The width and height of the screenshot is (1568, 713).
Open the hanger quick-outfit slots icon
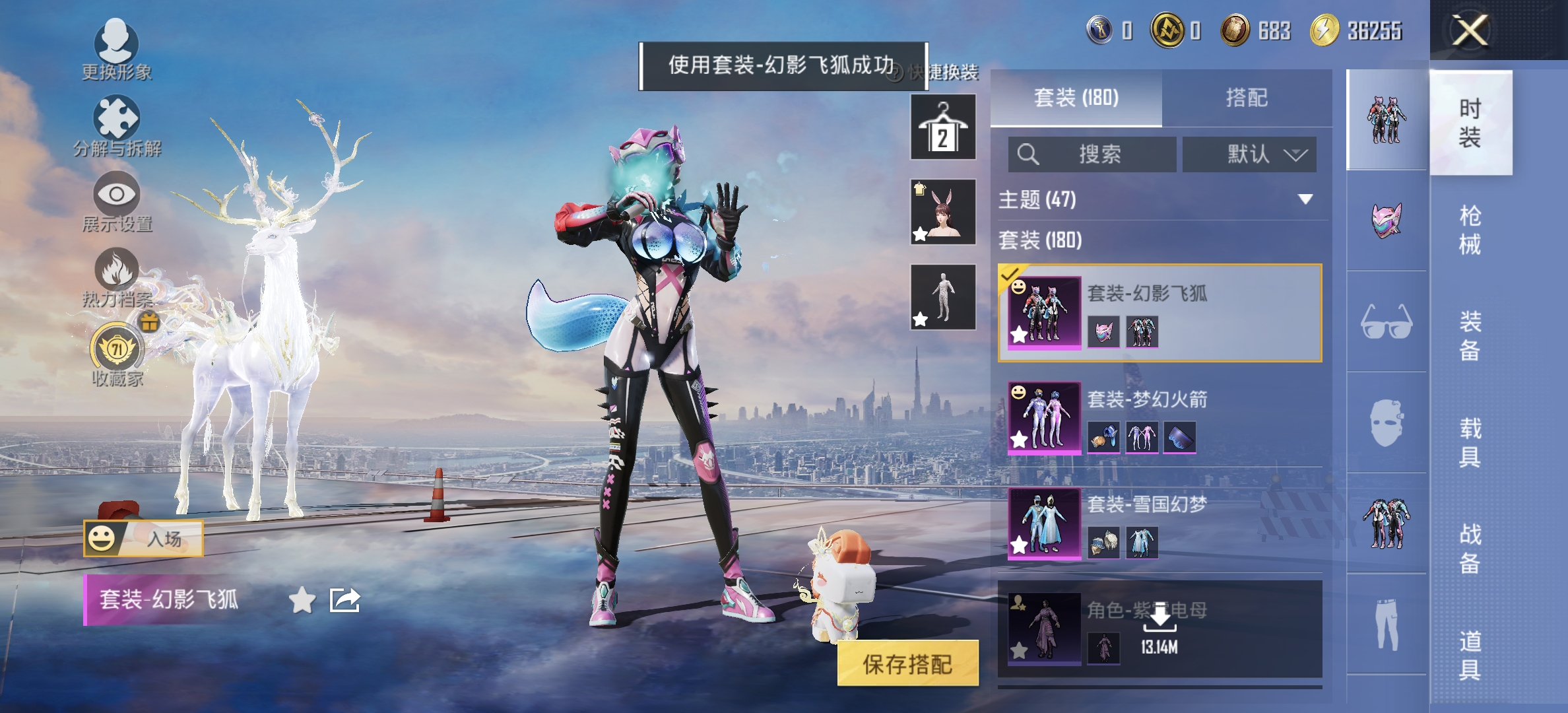(x=942, y=125)
